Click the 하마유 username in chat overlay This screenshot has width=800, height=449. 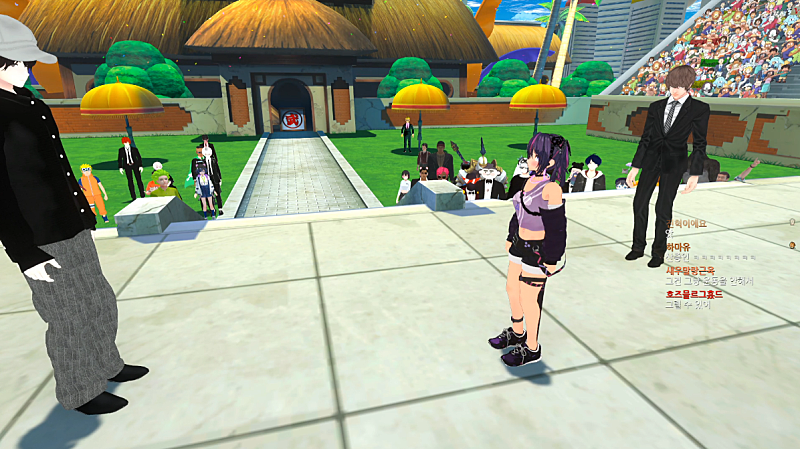pyautogui.click(x=678, y=246)
